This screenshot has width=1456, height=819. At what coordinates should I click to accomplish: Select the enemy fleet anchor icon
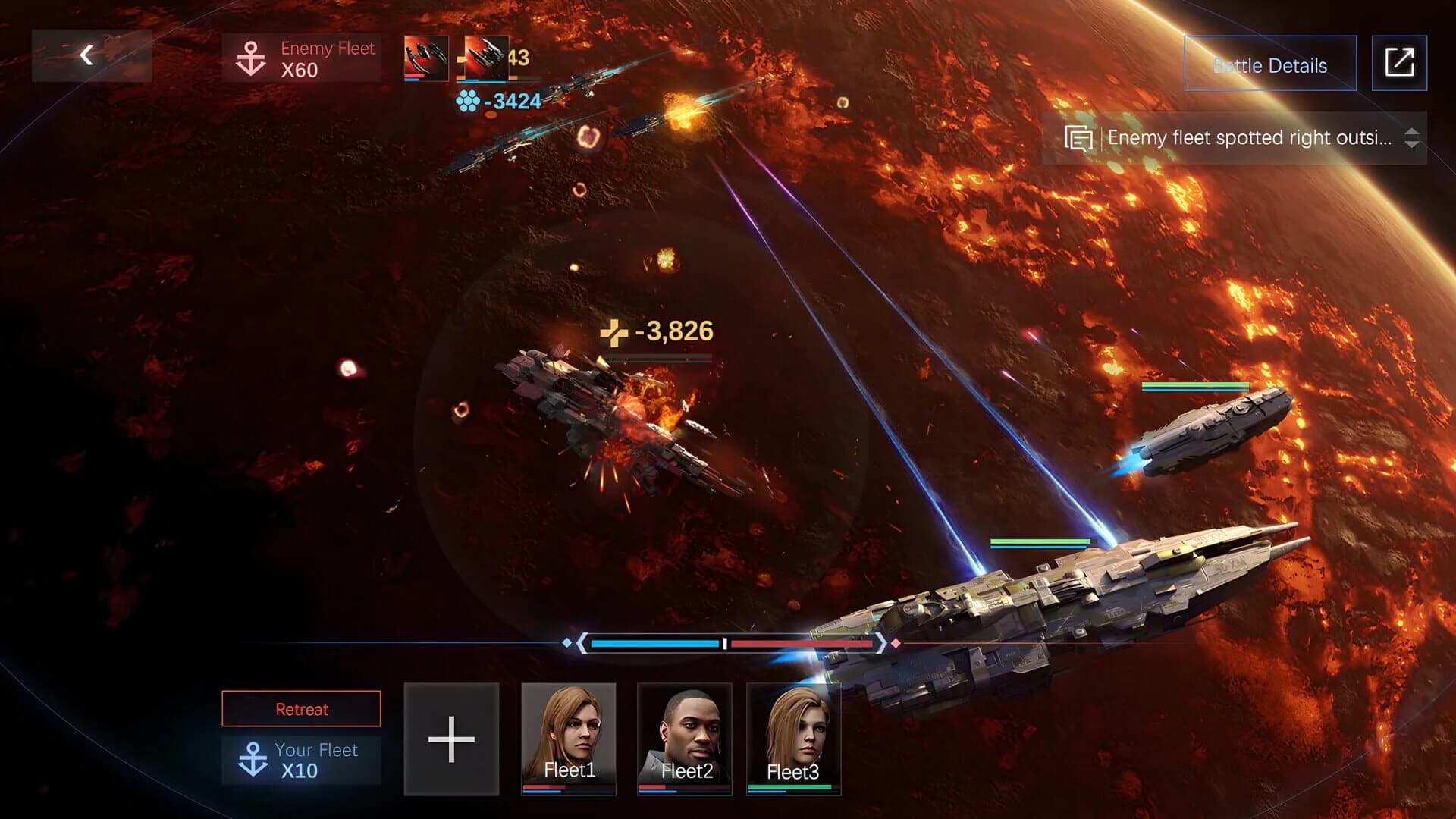(249, 56)
